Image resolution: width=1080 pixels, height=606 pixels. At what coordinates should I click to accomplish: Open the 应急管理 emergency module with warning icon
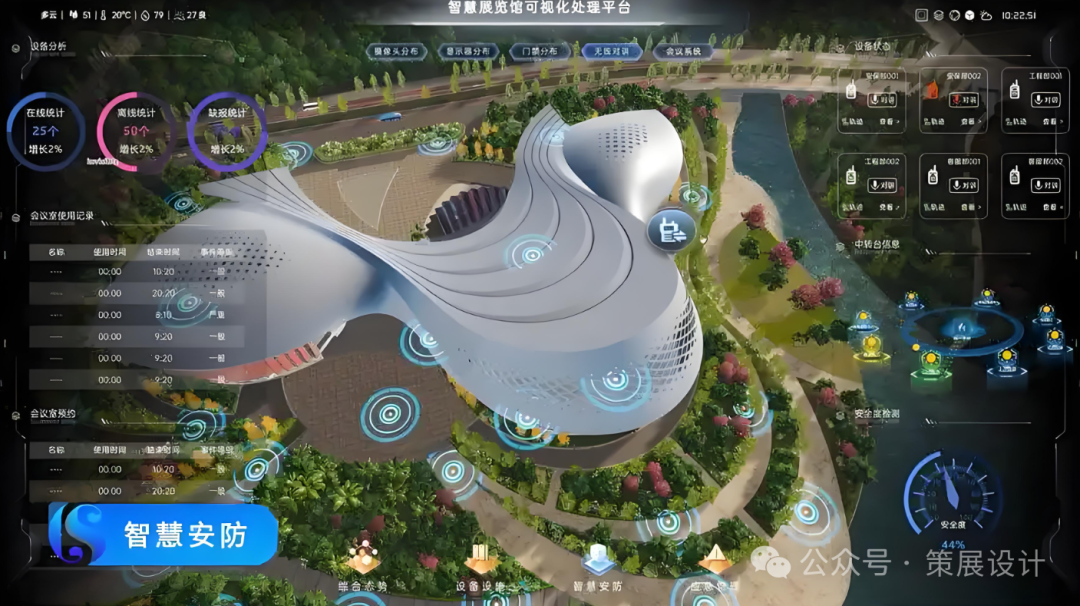pyautogui.click(x=714, y=565)
